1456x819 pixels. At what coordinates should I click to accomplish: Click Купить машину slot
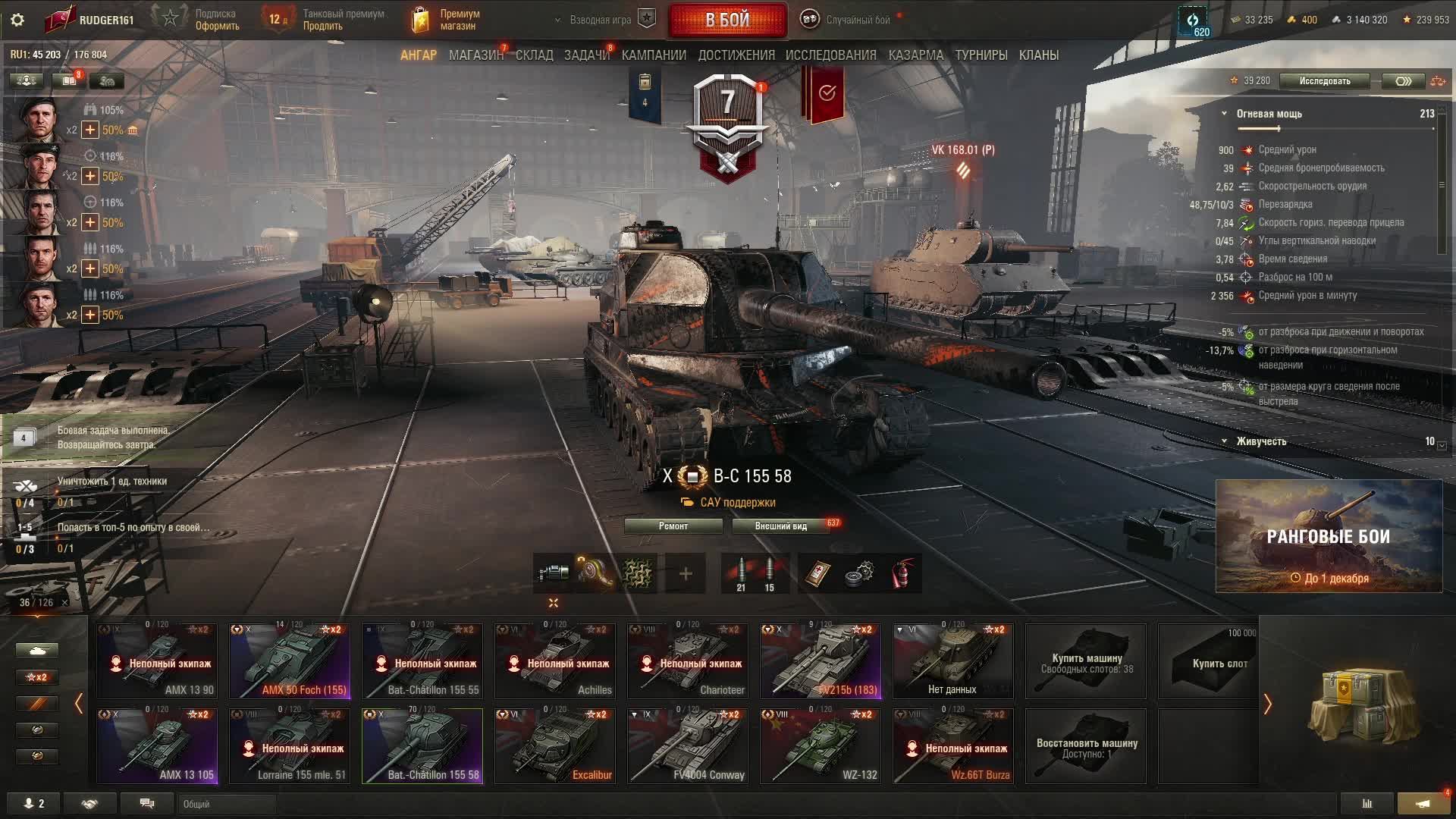tap(1086, 661)
